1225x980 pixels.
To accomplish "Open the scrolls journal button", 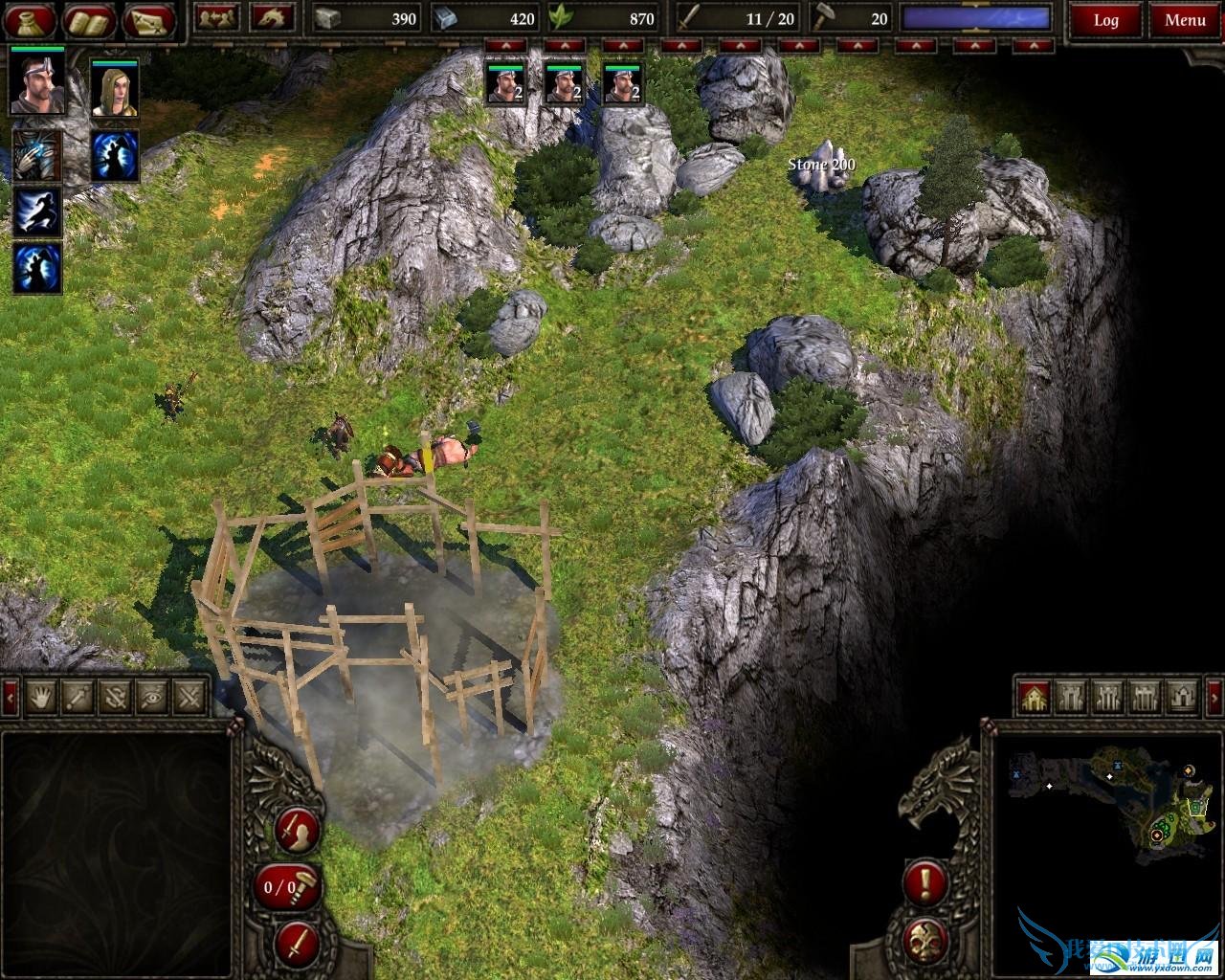I will tap(91, 19).
